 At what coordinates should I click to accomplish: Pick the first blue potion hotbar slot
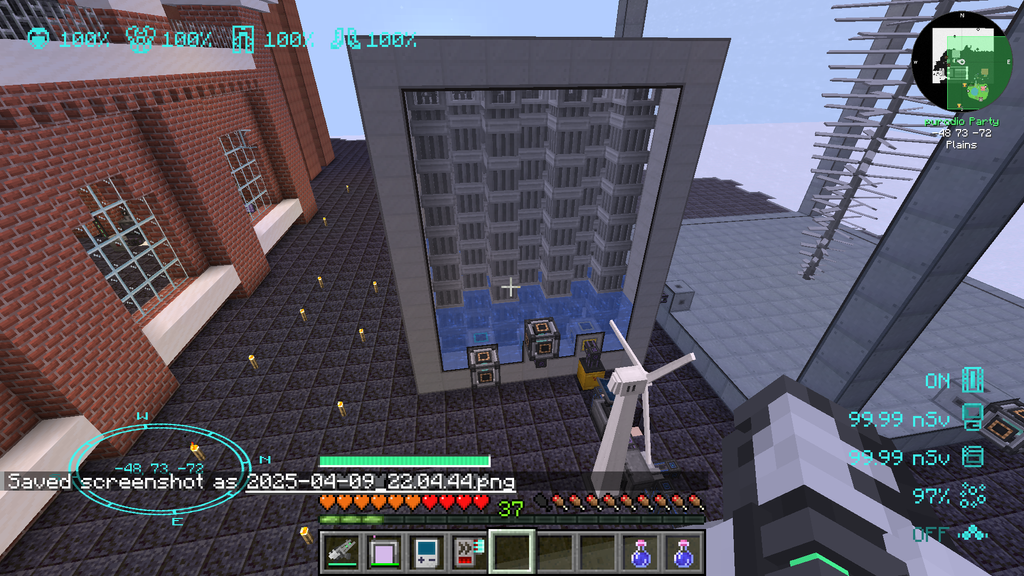point(640,551)
